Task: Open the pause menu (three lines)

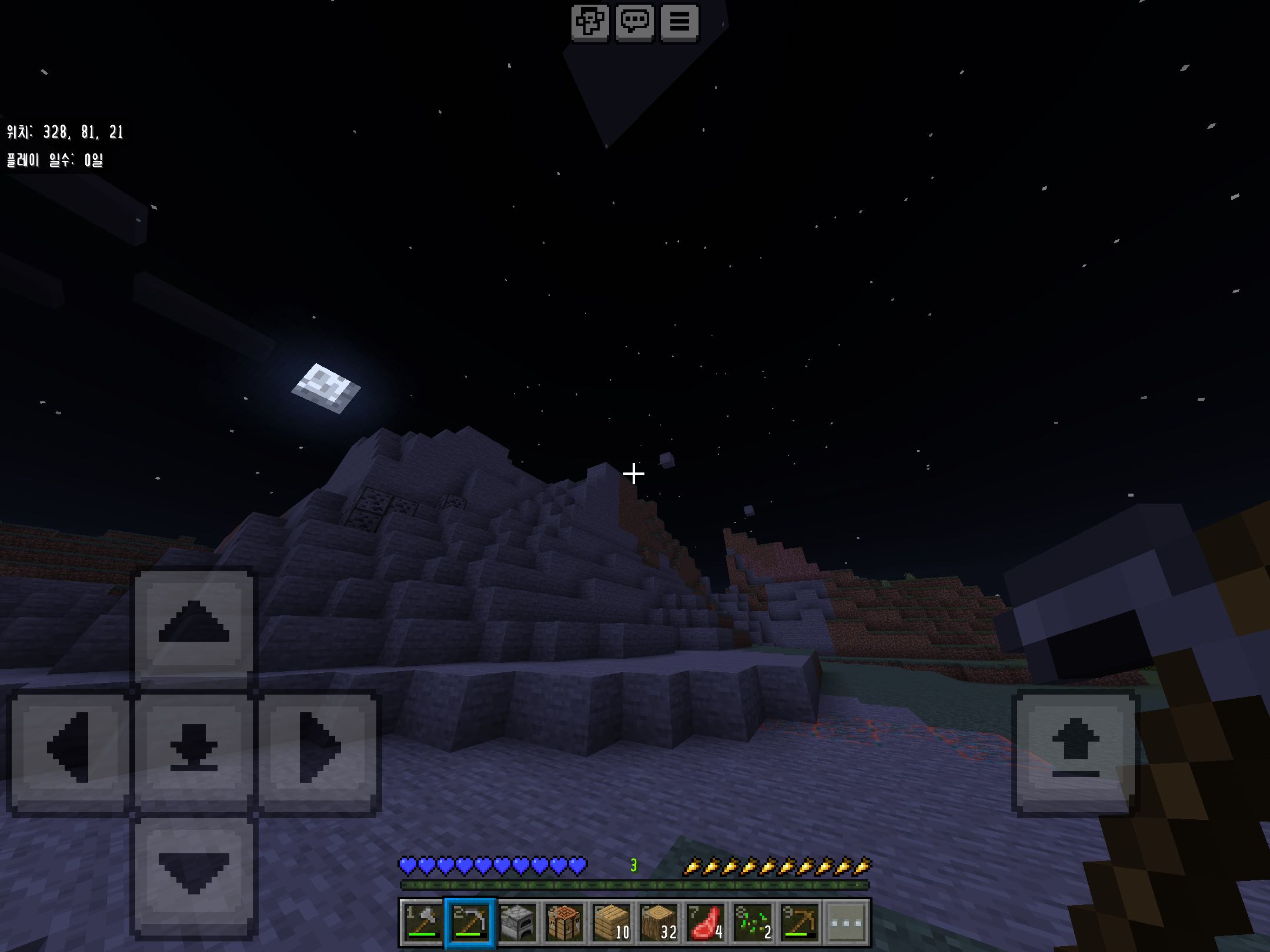Action: [680, 22]
